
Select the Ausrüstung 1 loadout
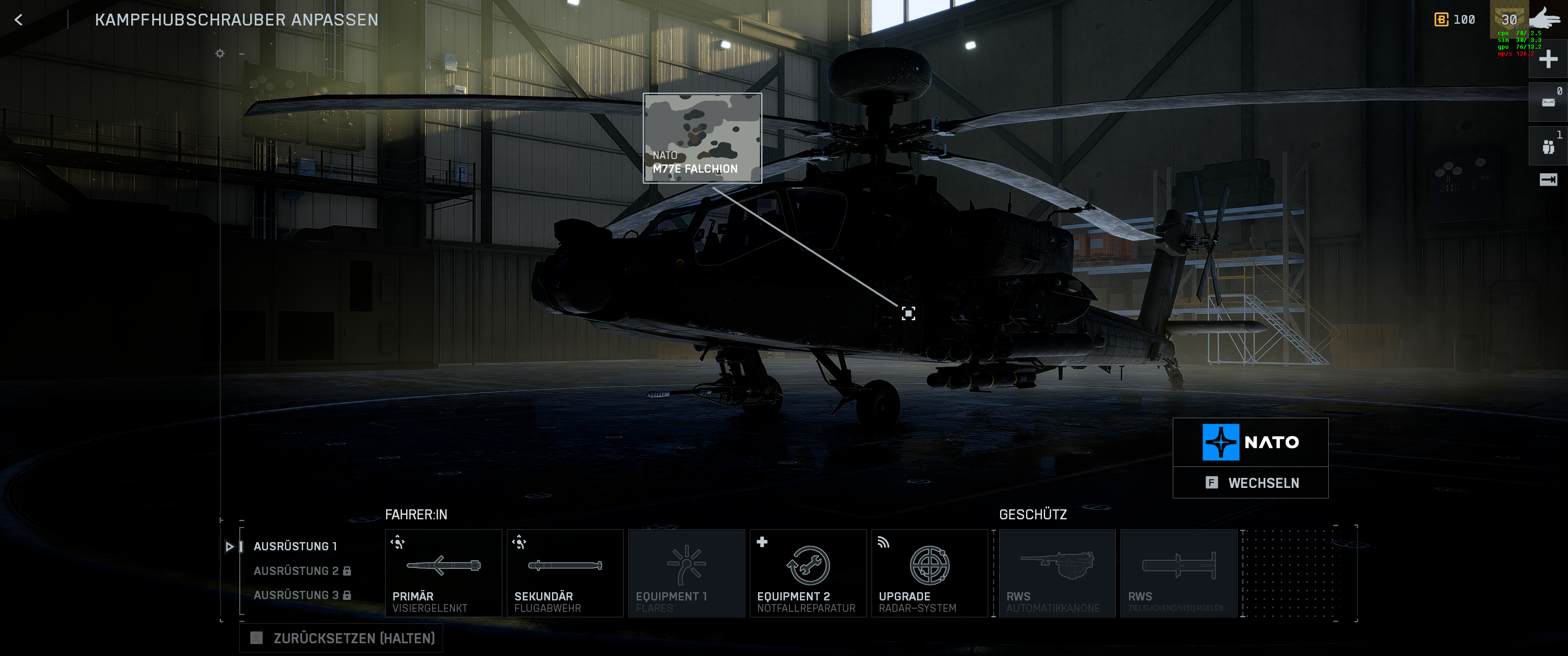point(294,547)
